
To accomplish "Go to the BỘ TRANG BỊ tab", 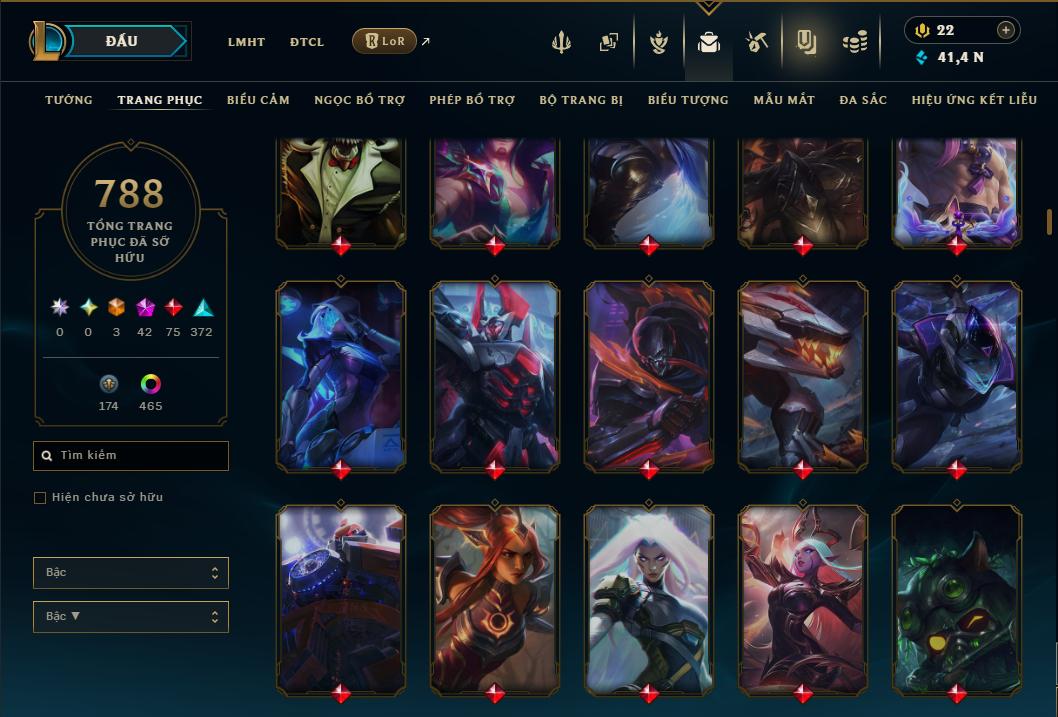I will (581, 100).
